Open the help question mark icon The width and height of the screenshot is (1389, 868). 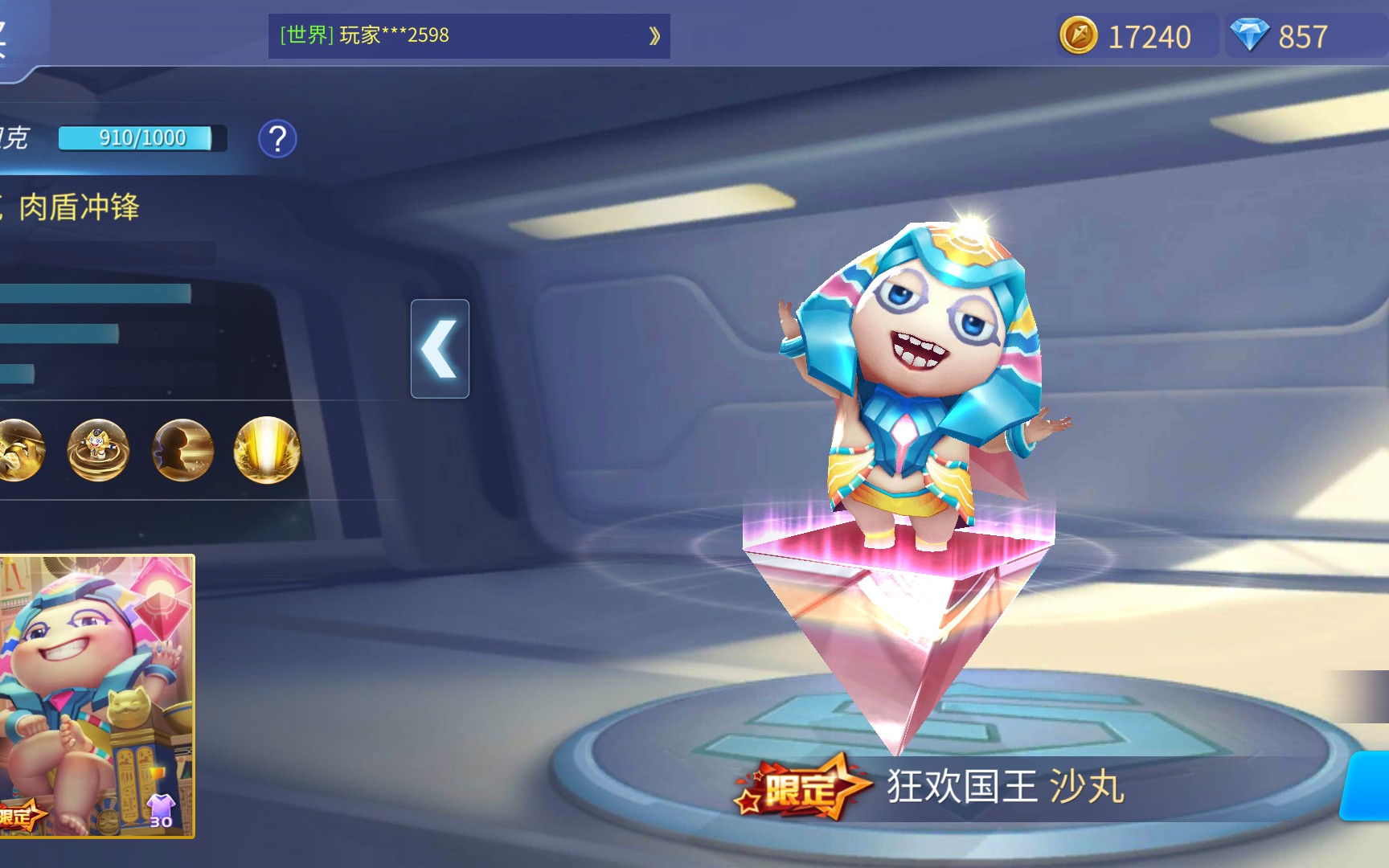point(277,140)
